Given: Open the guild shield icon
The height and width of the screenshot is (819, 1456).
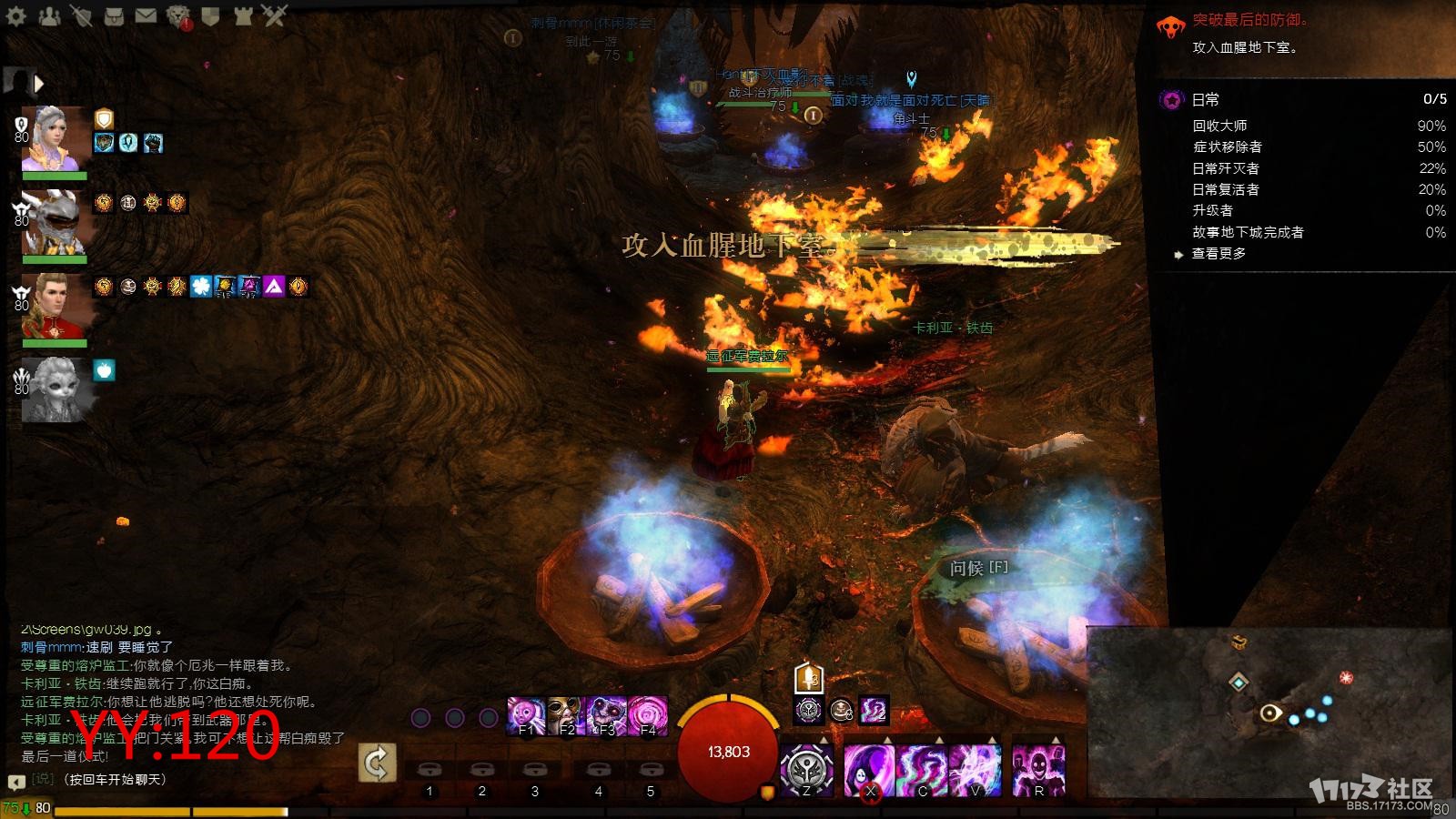Looking at the screenshot, I should tap(210, 15).
